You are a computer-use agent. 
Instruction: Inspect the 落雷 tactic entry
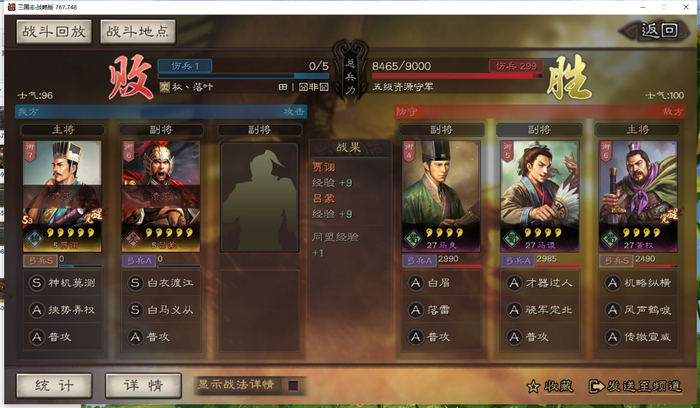(x=441, y=310)
